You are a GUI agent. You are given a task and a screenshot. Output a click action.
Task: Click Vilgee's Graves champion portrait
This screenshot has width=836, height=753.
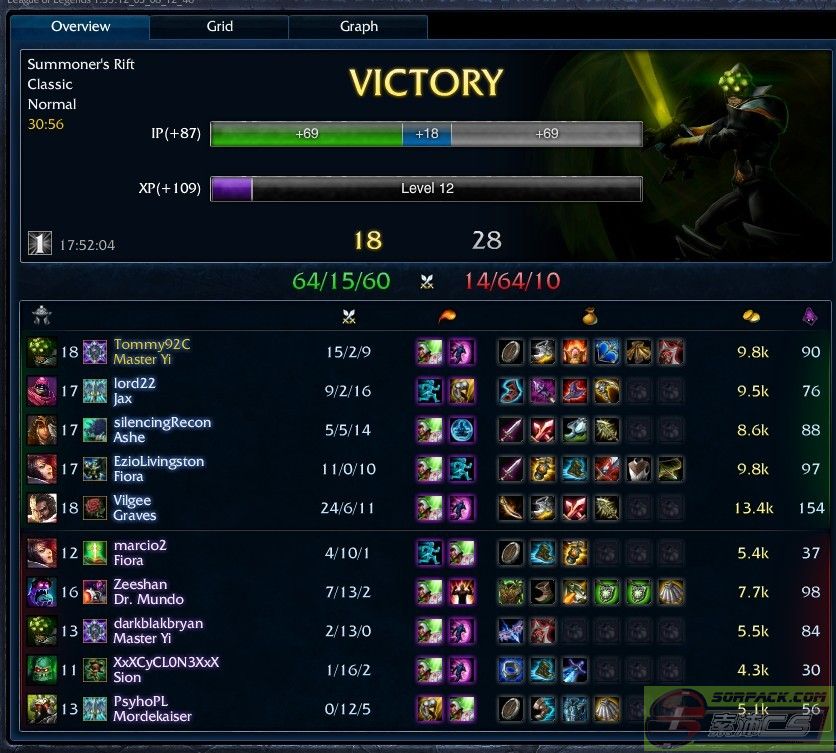pos(42,508)
